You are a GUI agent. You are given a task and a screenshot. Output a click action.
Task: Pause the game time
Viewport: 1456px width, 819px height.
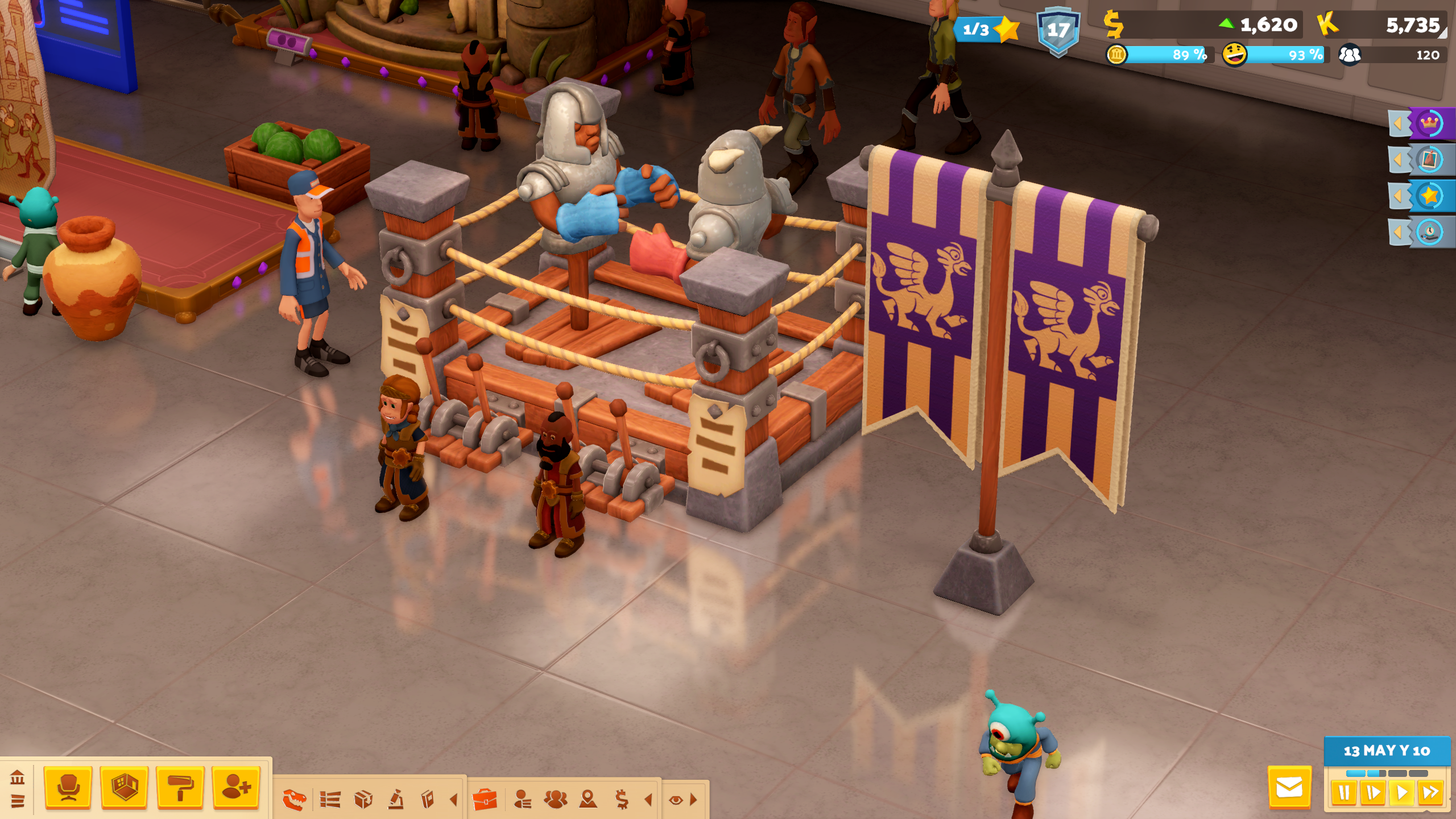click(x=1344, y=793)
